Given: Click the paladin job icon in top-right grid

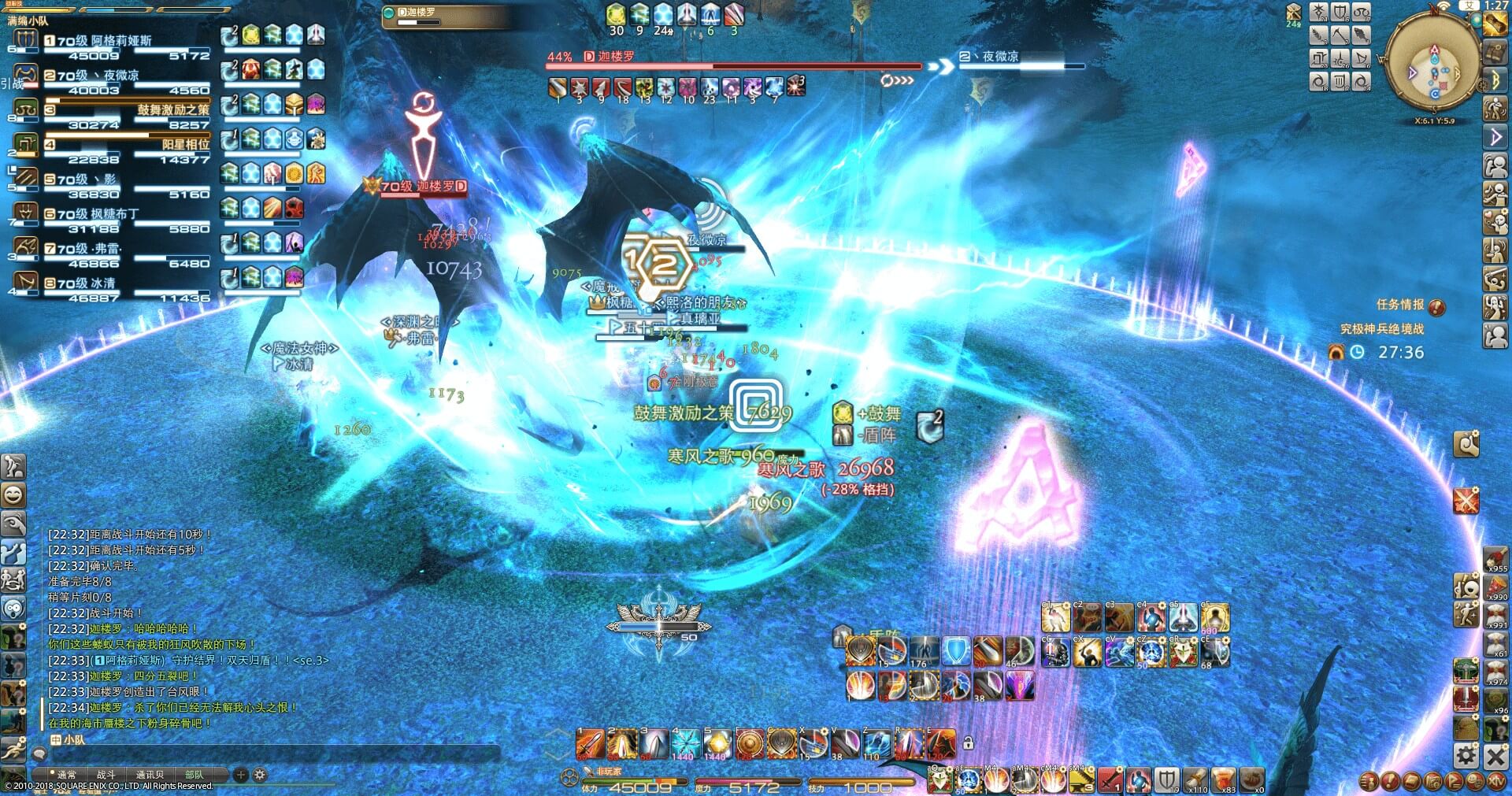Looking at the screenshot, I should pos(1340,13).
